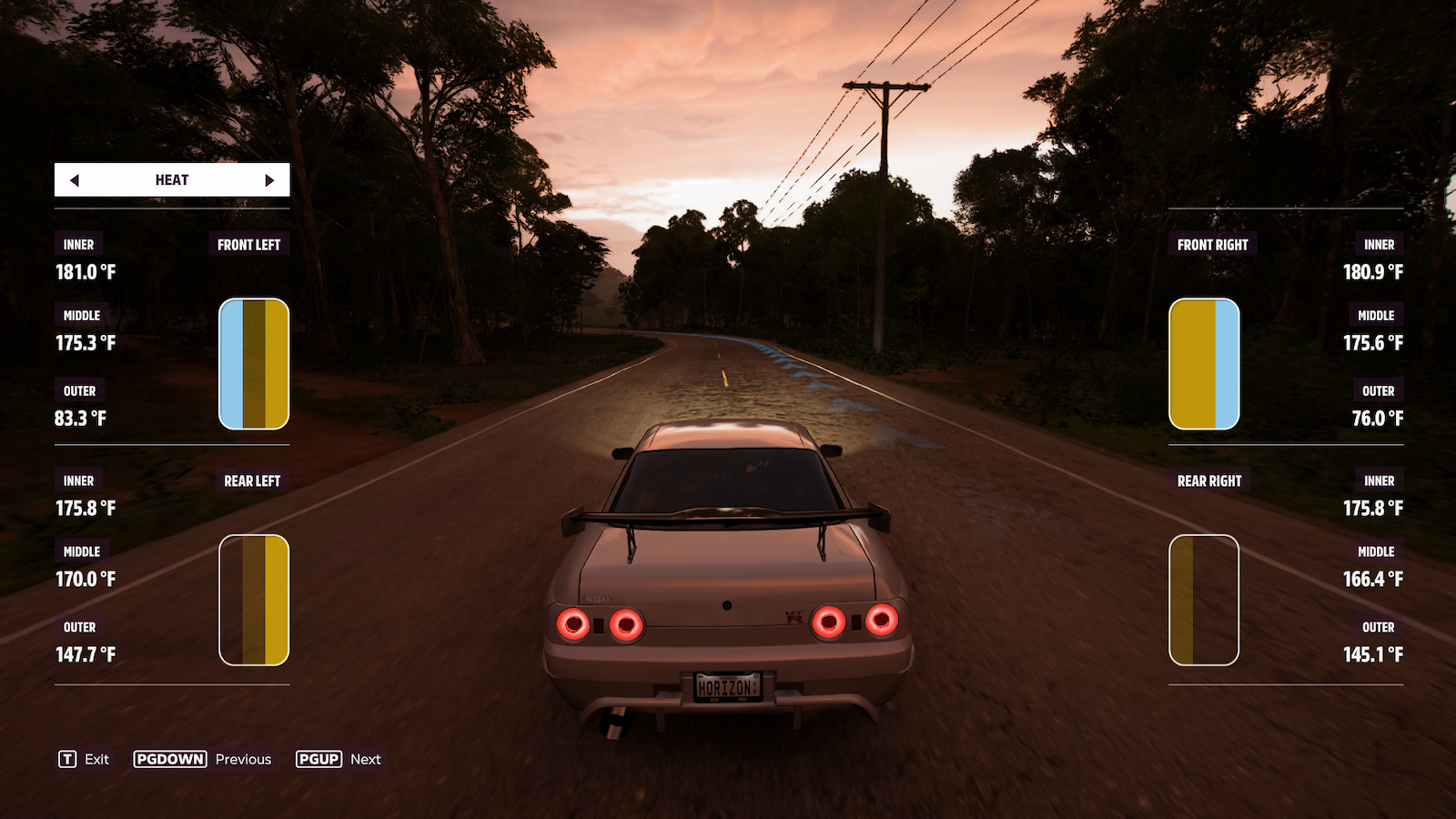
Task: Click the left arrow beside HEAT
Action: pyautogui.click(x=75, y=179)
